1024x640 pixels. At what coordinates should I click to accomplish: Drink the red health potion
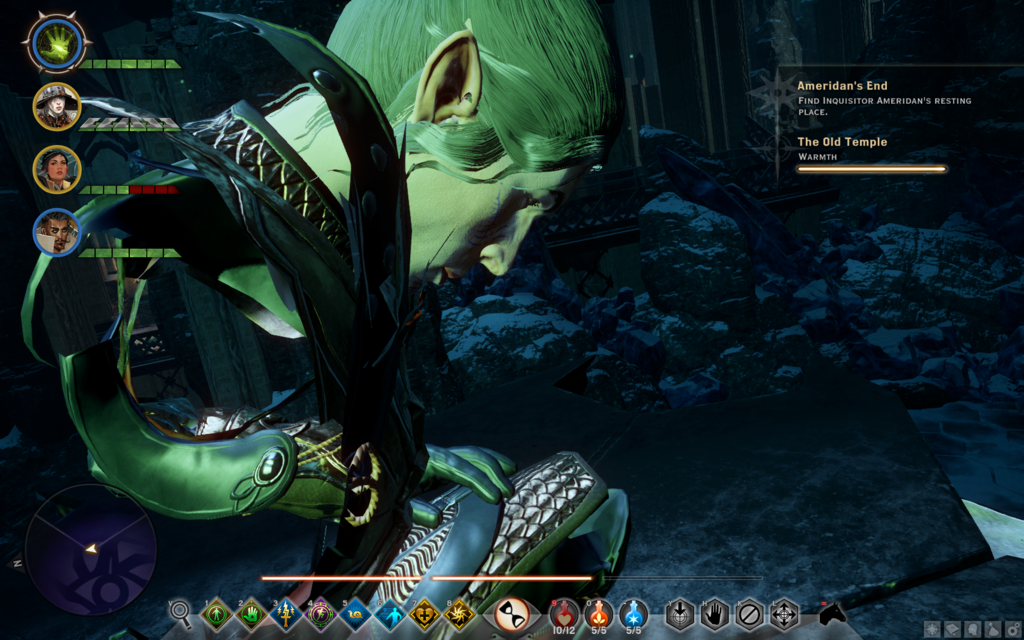564,611
